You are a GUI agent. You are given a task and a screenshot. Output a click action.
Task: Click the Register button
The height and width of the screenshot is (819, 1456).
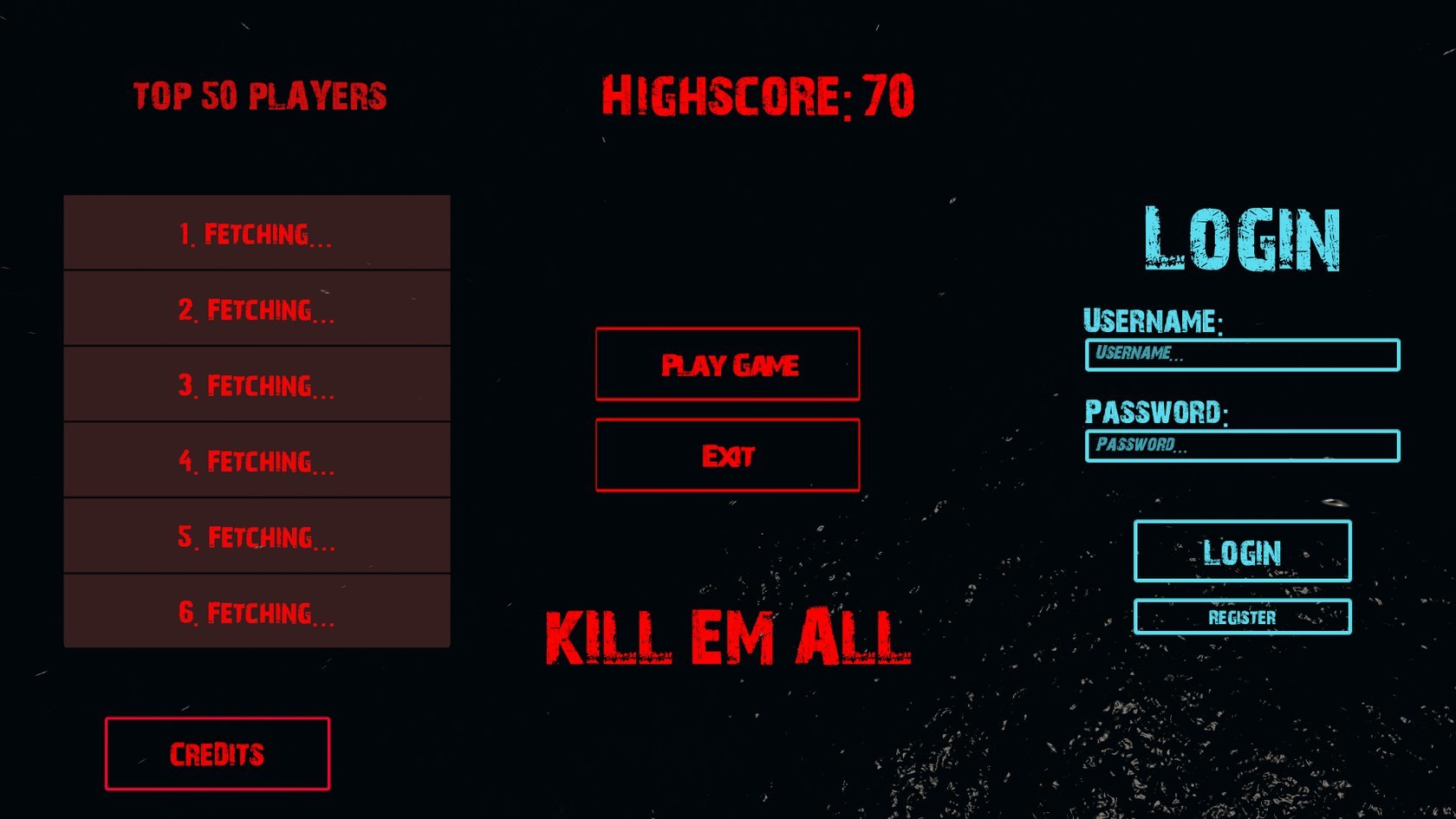(x=1242, y=617)
